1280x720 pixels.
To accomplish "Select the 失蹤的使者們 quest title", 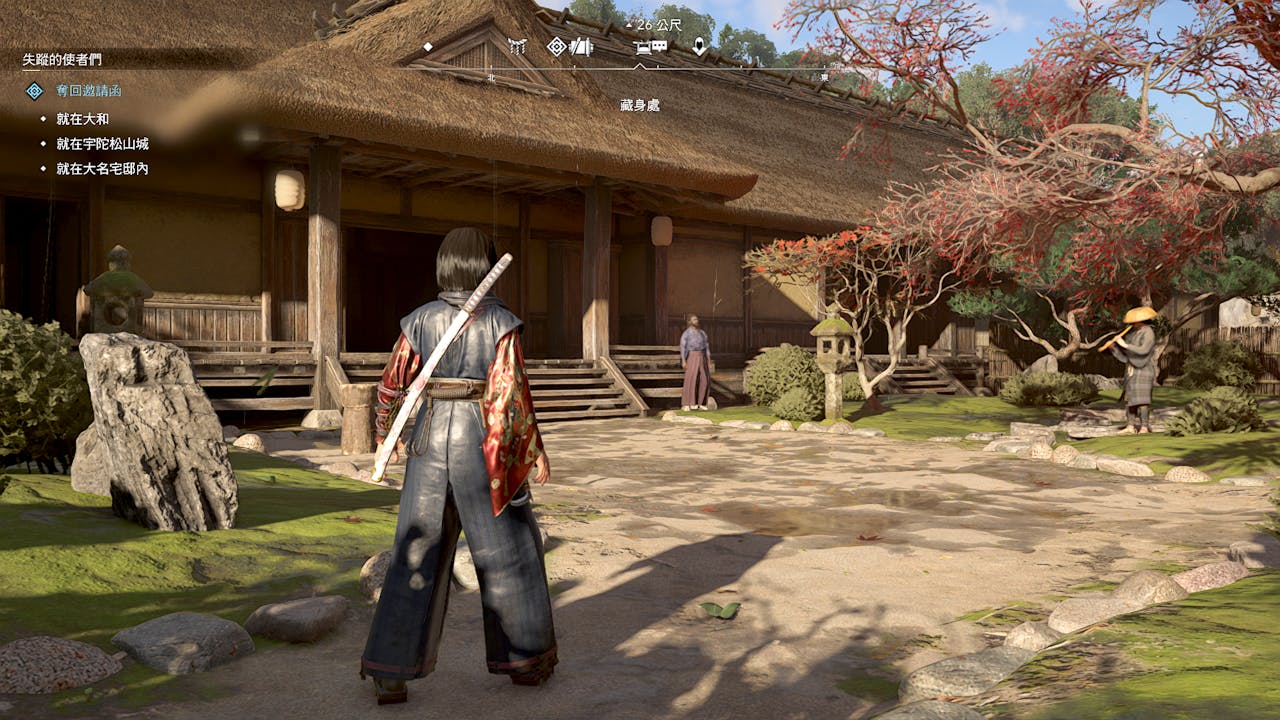I will click(62, 60).
